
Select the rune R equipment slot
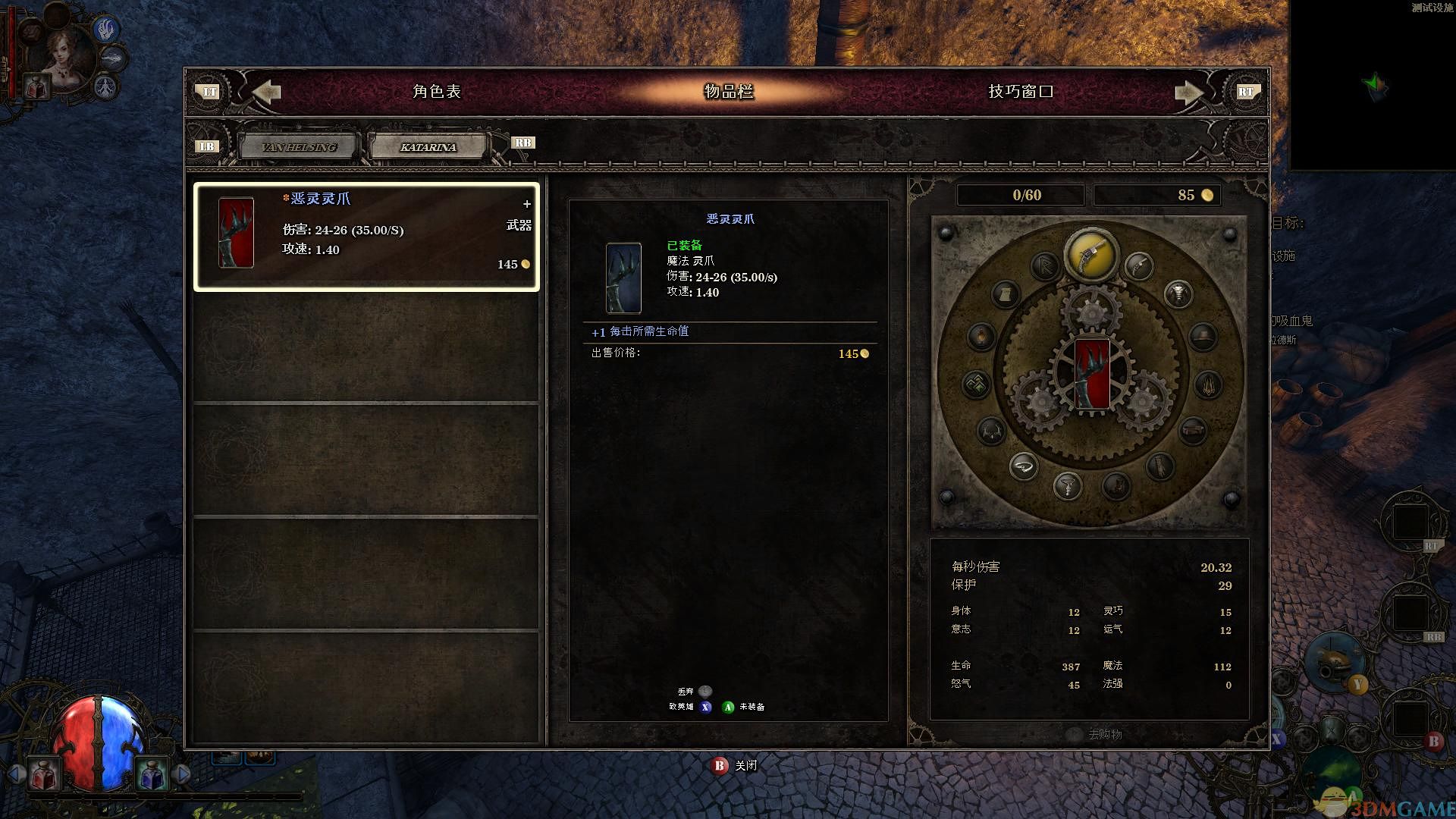click(x=1045, y=265)
